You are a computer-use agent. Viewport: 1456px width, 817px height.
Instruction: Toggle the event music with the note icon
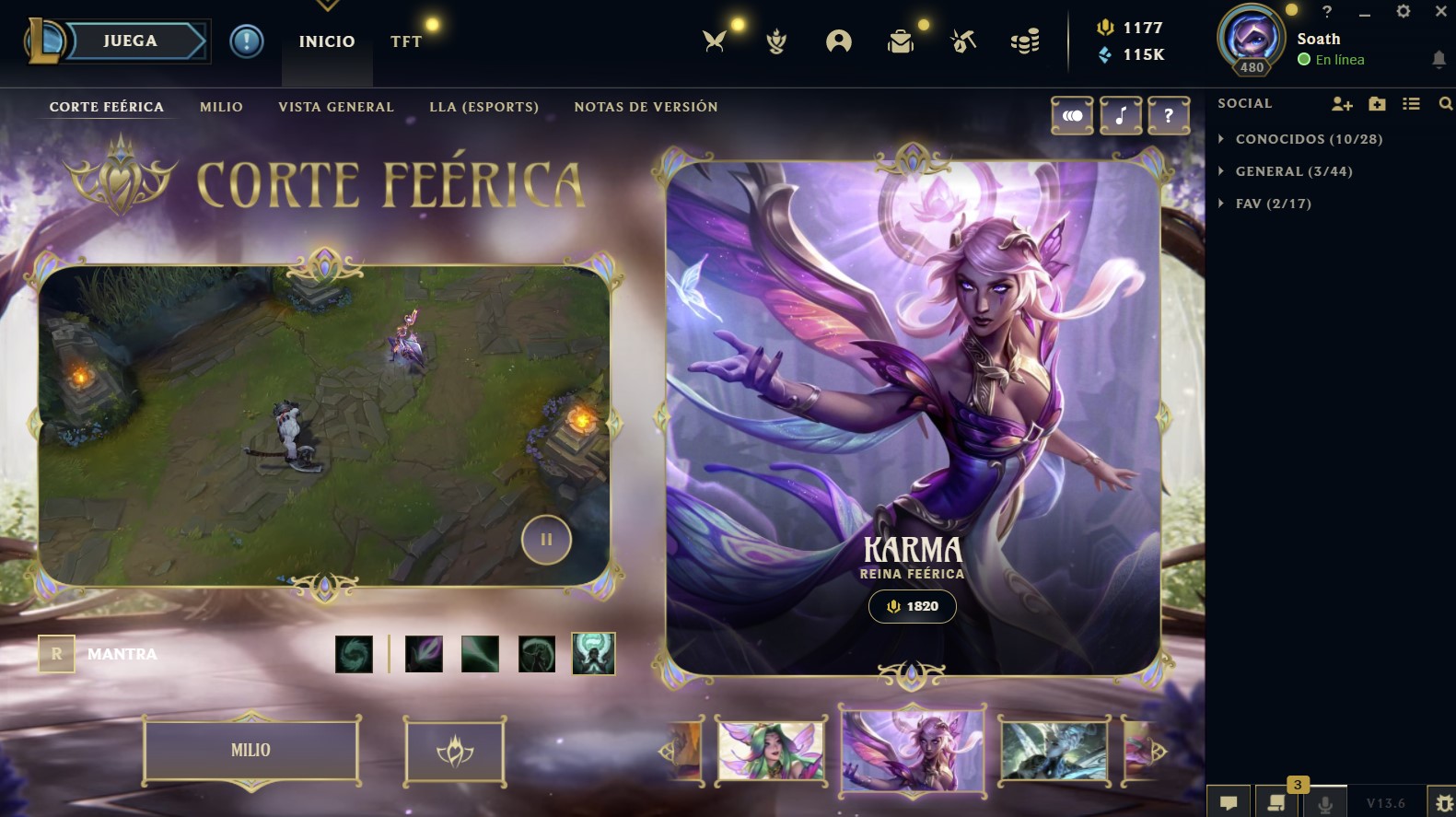point(1121,116)
